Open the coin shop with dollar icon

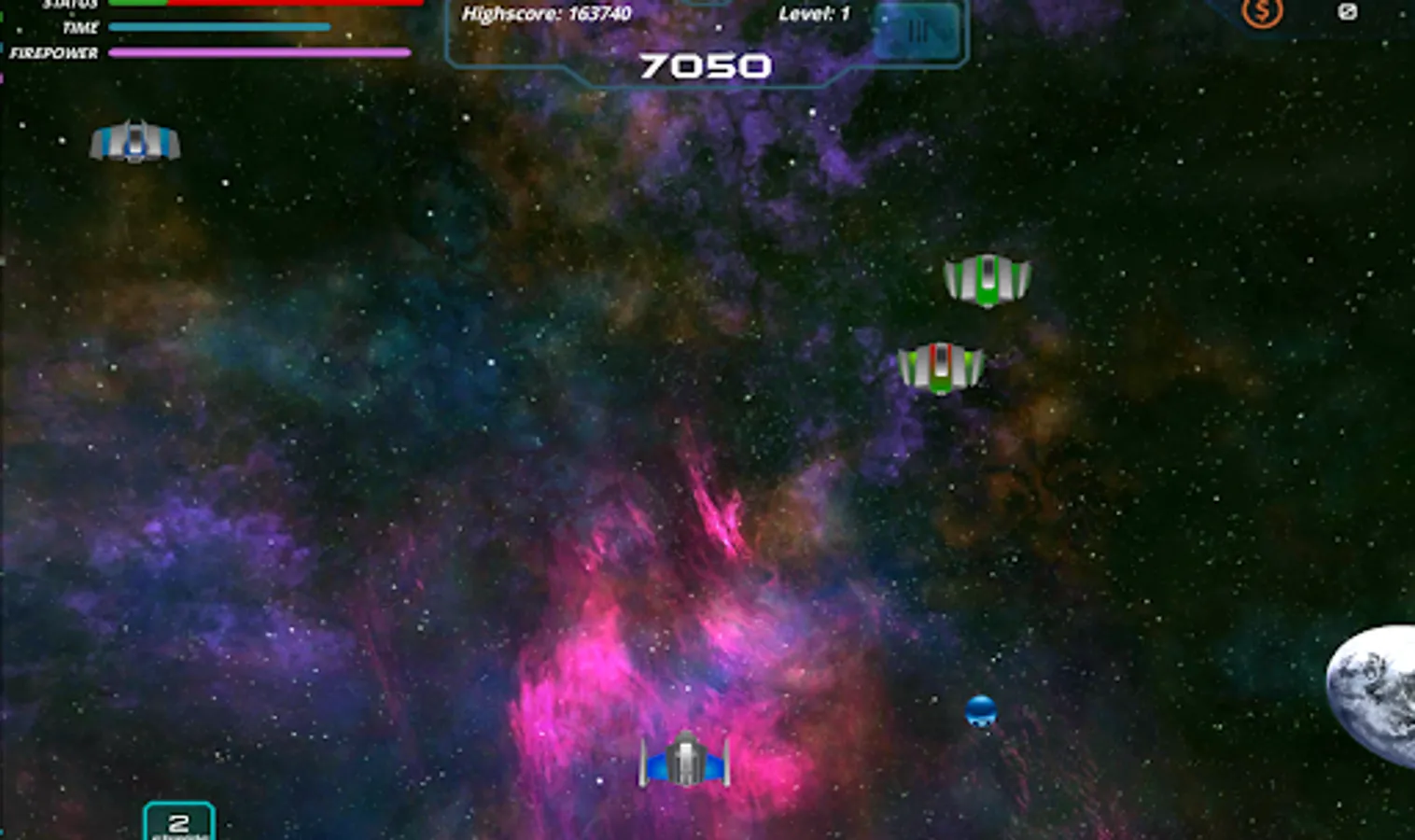1260,12
